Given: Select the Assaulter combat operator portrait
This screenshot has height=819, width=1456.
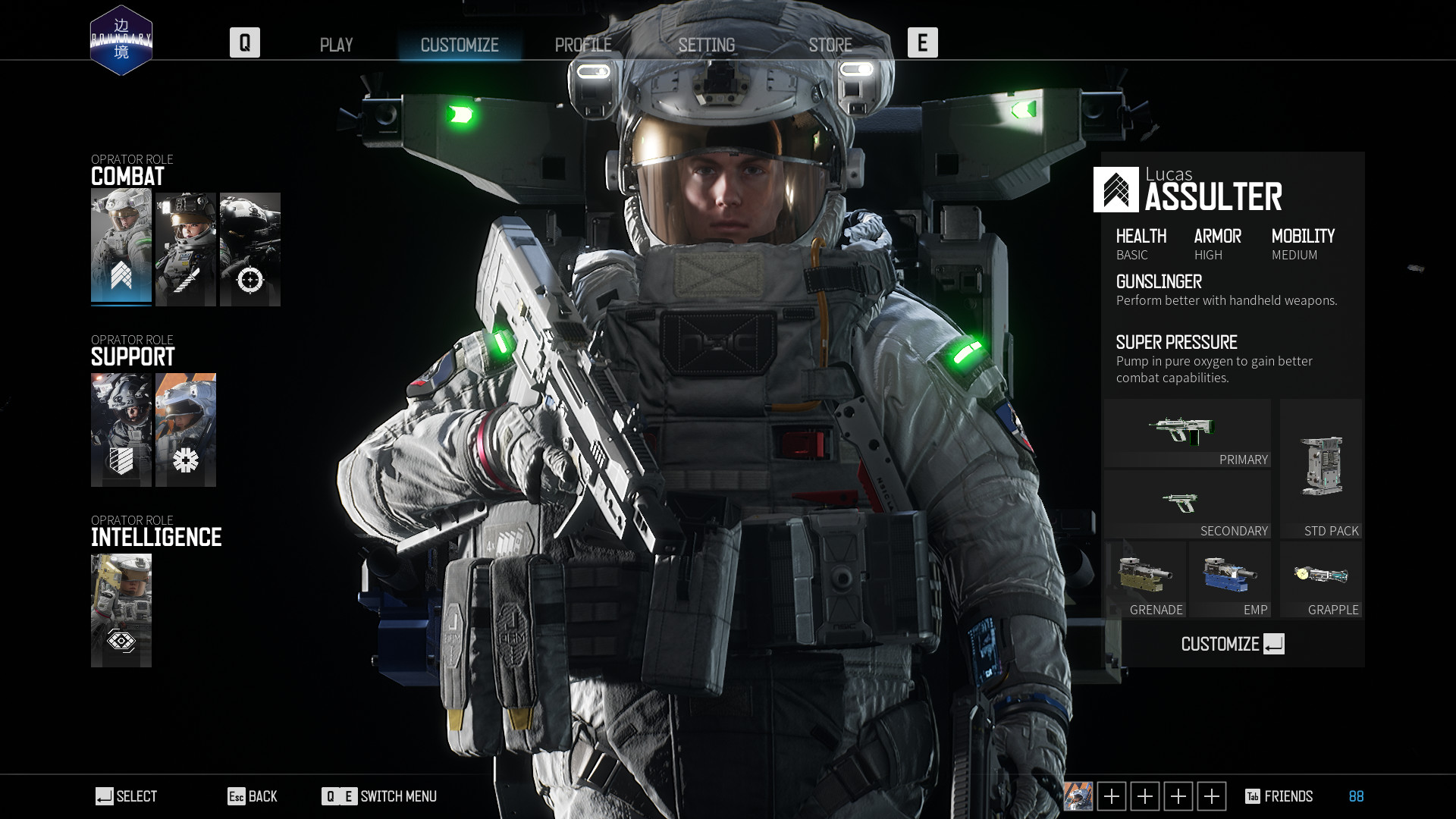Looking at the screenshot, I should pyautogui.click(x=121, y=248).
